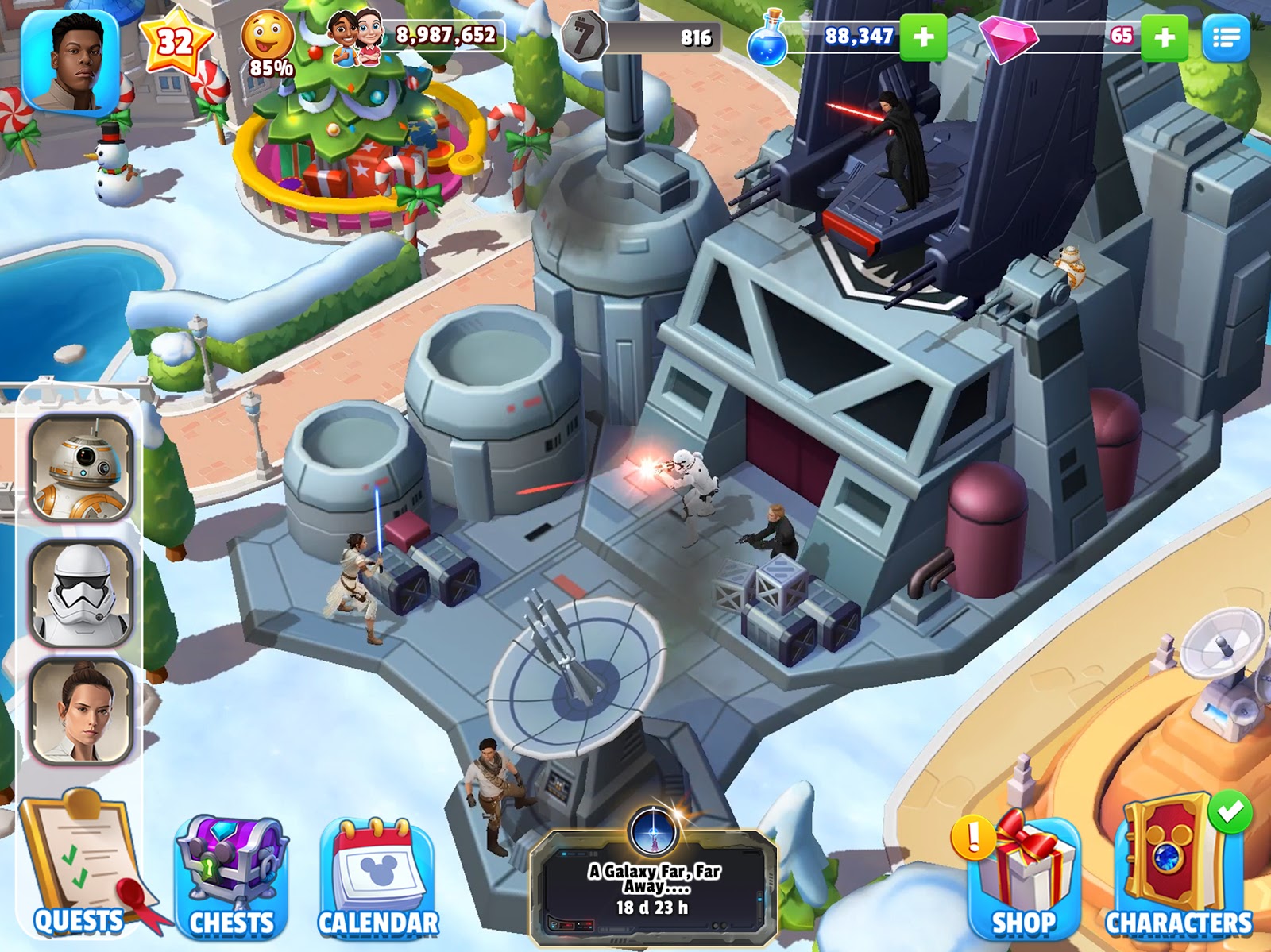Add more blue potions with the plus button
Screen dimensions: 1271x952
pos(923,37)
